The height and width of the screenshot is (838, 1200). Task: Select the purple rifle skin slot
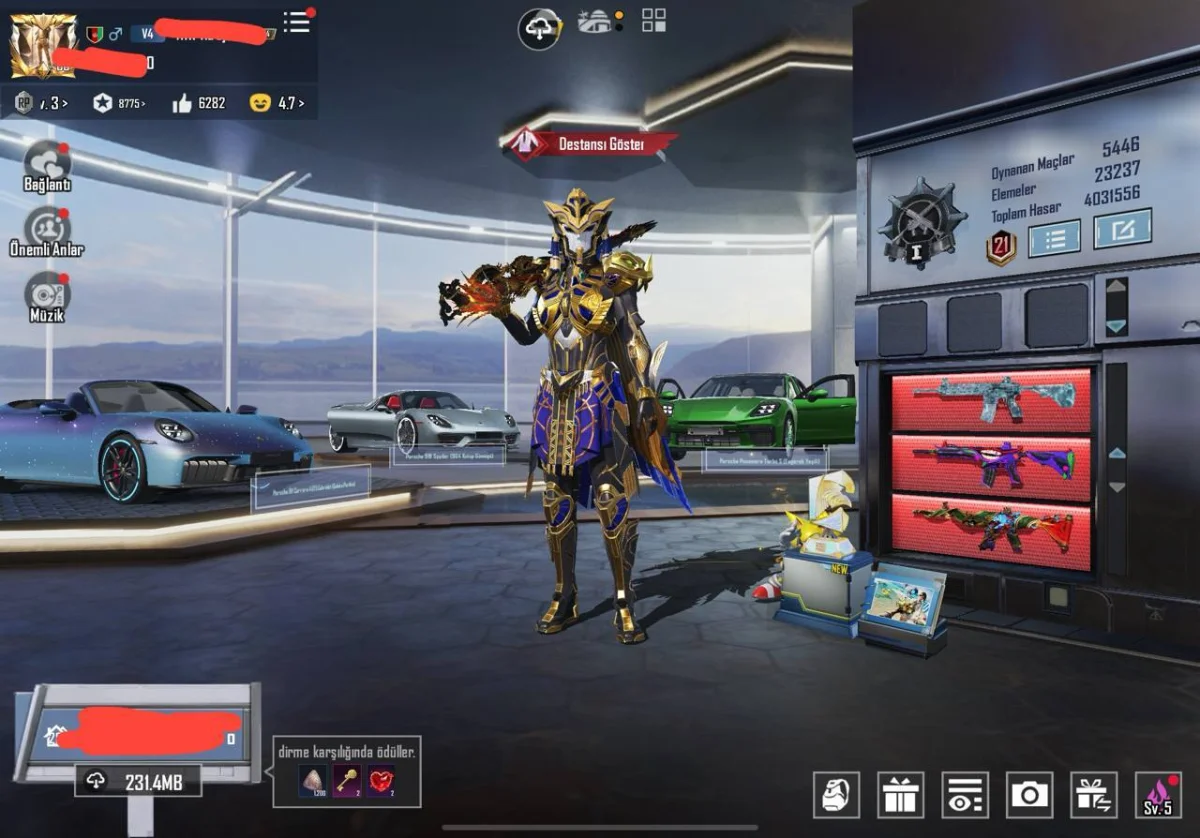(991, 467)
